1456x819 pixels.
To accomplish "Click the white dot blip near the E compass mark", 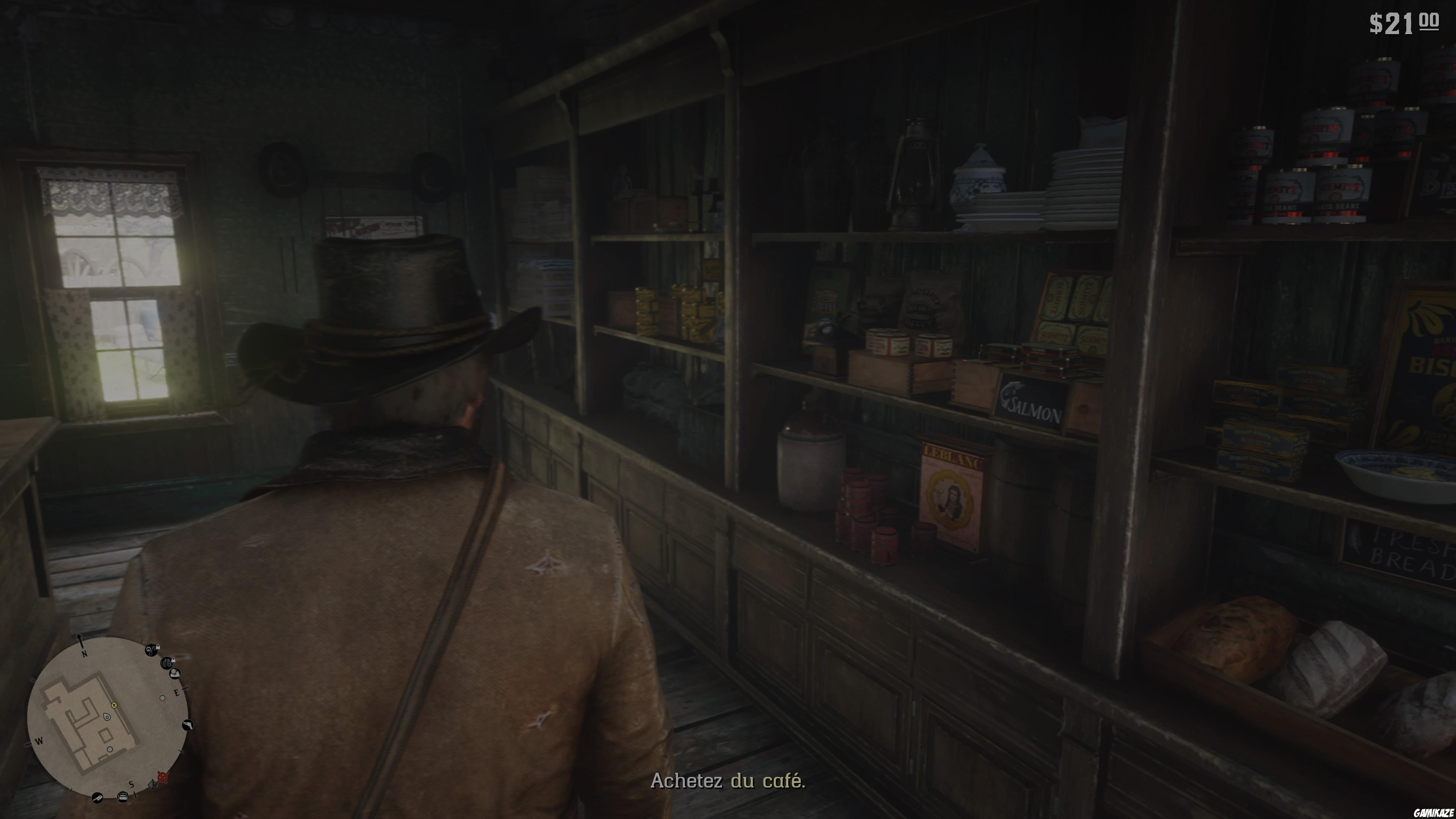I will click(163, 698).
